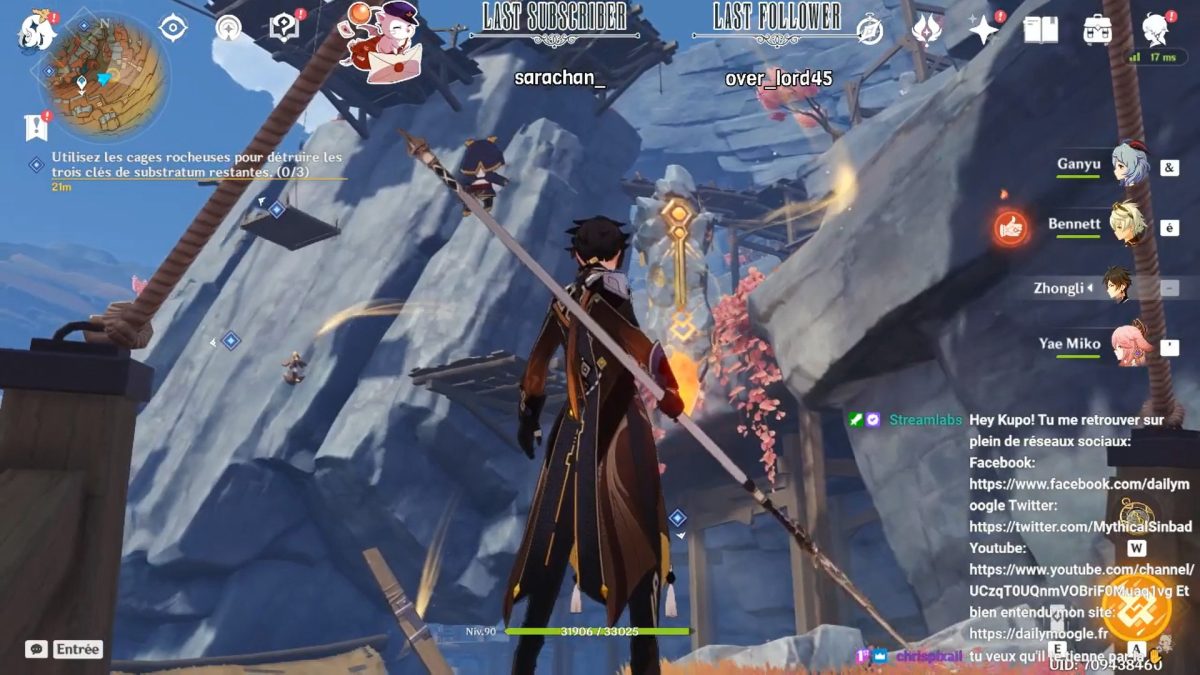Viewport: 1200px width, 675px height.
Task: Open the Wish star icon
Action: pos(984,30)
